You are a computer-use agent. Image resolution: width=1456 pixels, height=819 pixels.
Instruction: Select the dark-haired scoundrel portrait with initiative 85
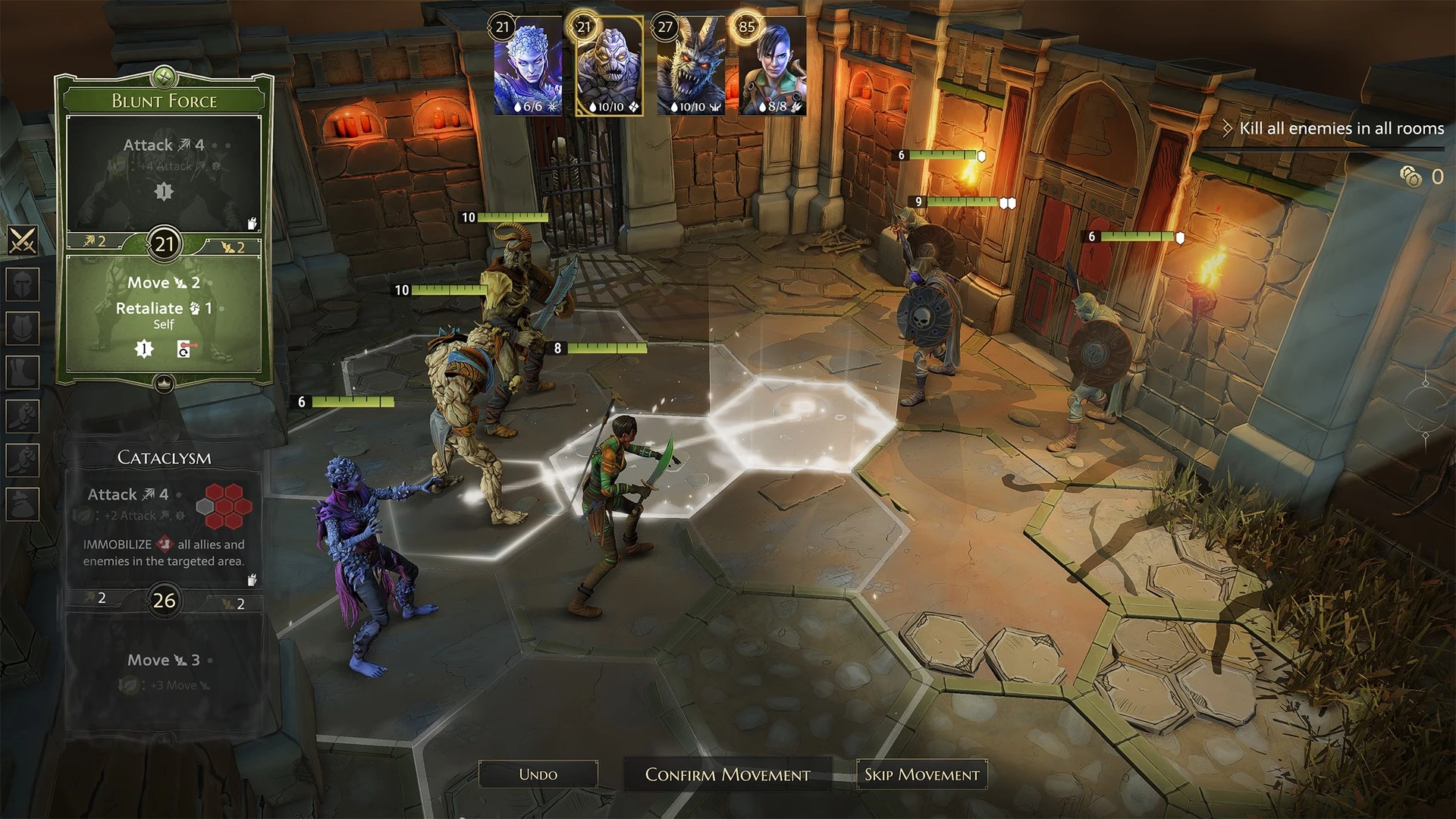click(x=771, y=67)
